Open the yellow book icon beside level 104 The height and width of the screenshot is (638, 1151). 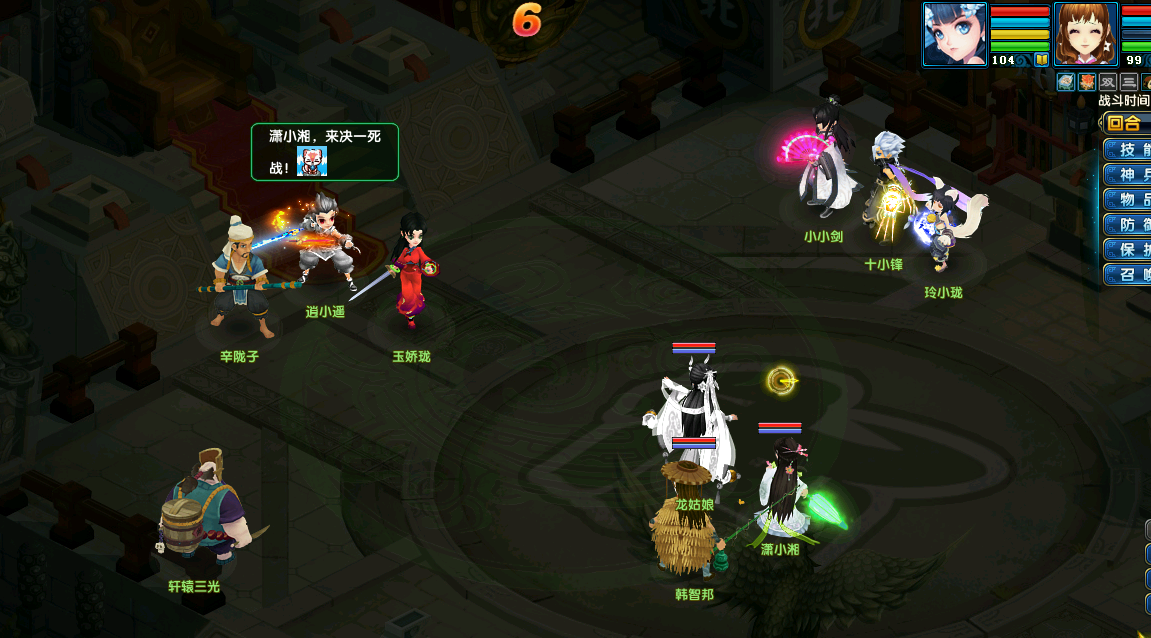[x=1041, y=60]
